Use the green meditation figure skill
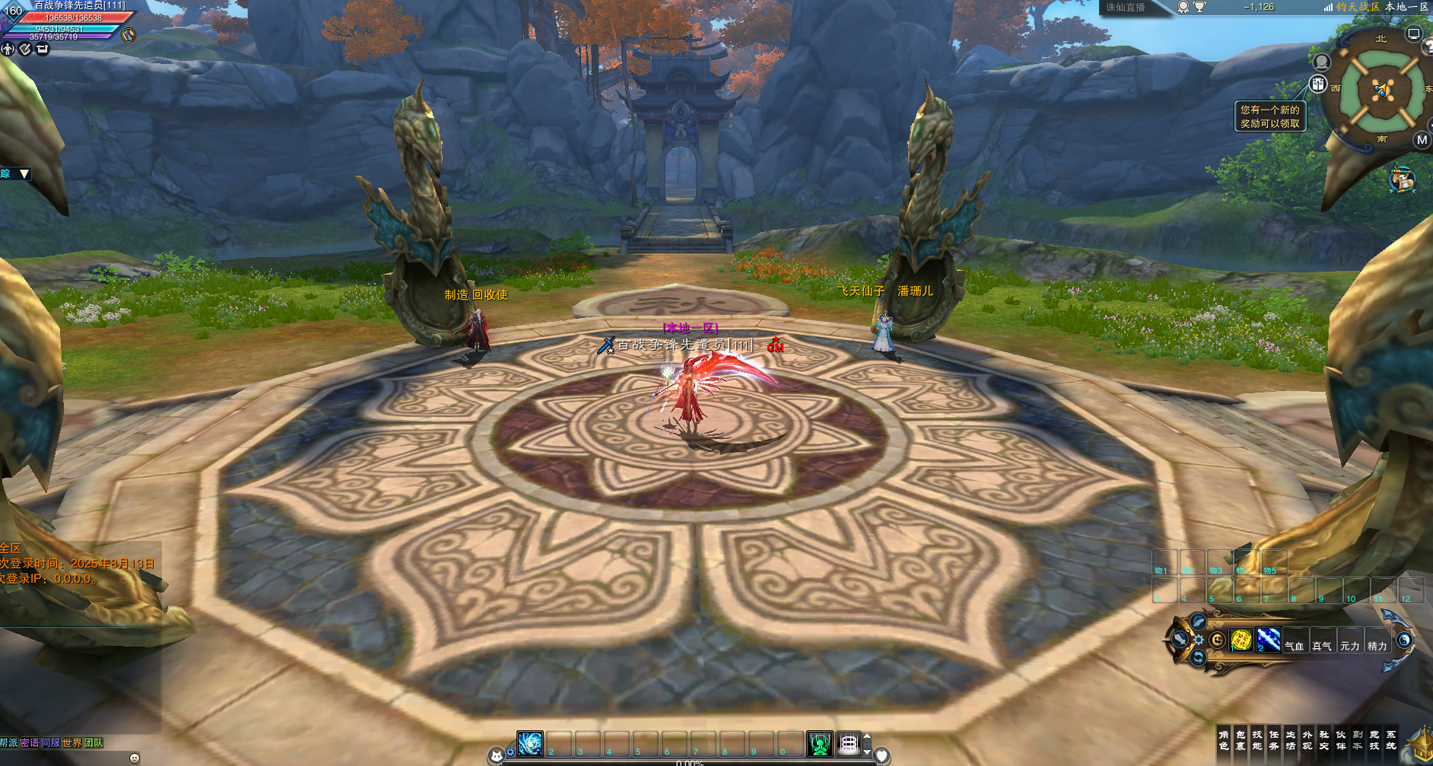1433x766 pixels. pyautogui.click(x=819, y=744)
